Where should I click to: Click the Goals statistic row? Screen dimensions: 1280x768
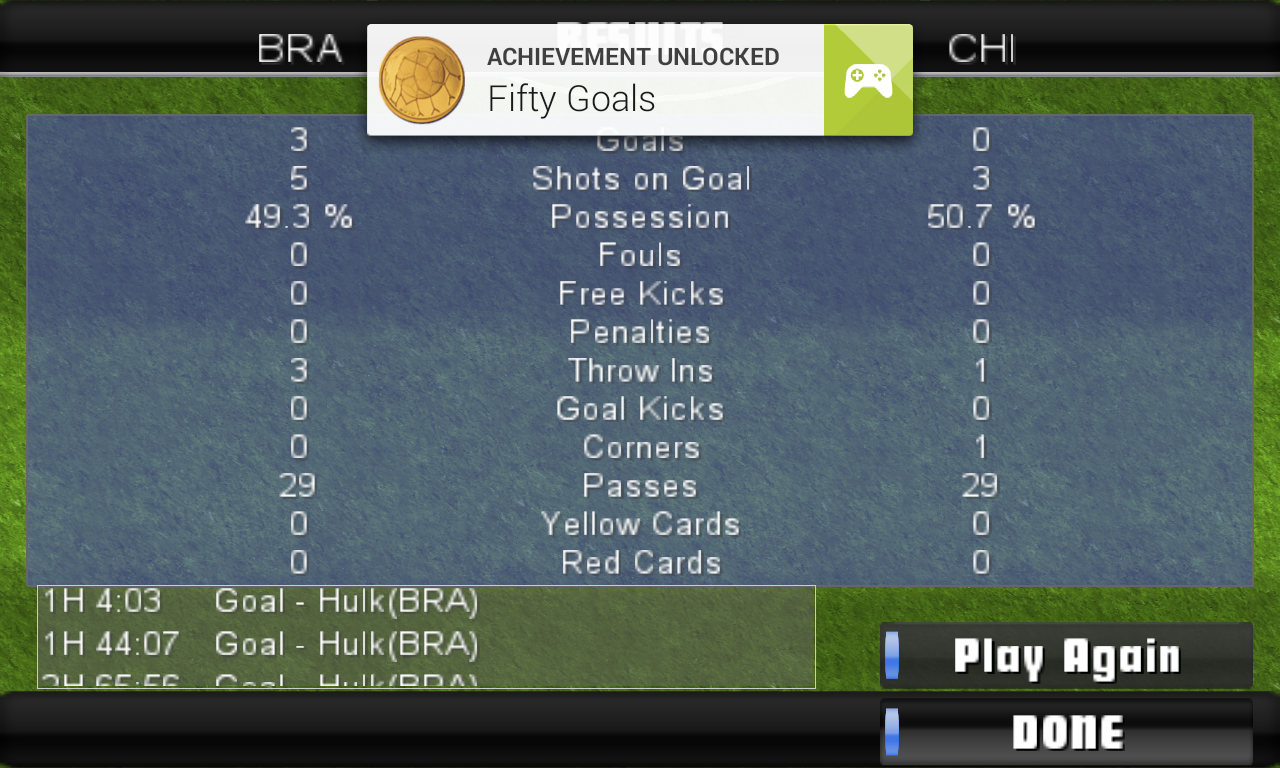click(640, 141)
